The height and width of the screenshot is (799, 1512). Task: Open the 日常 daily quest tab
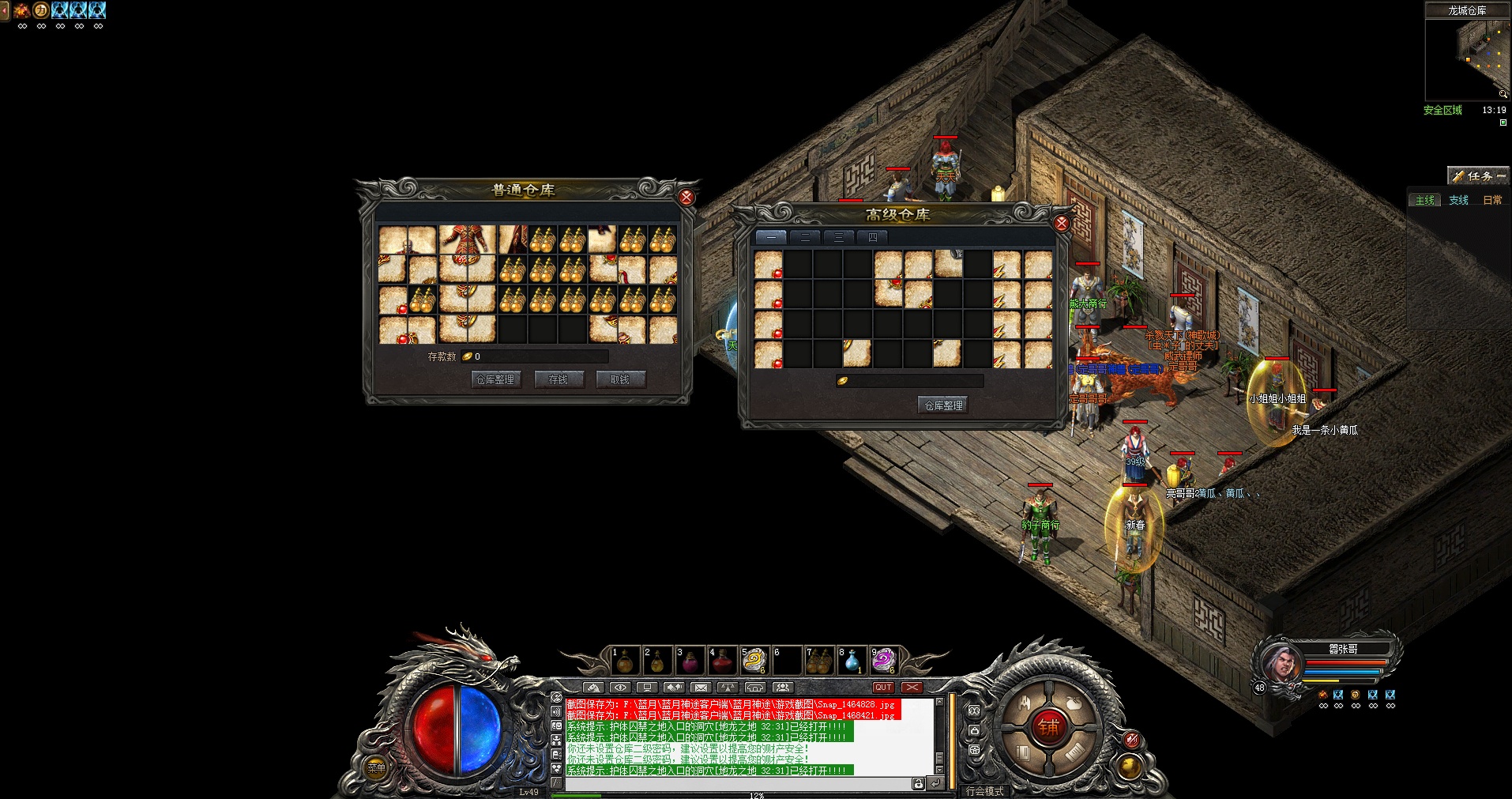[1492, 200]
